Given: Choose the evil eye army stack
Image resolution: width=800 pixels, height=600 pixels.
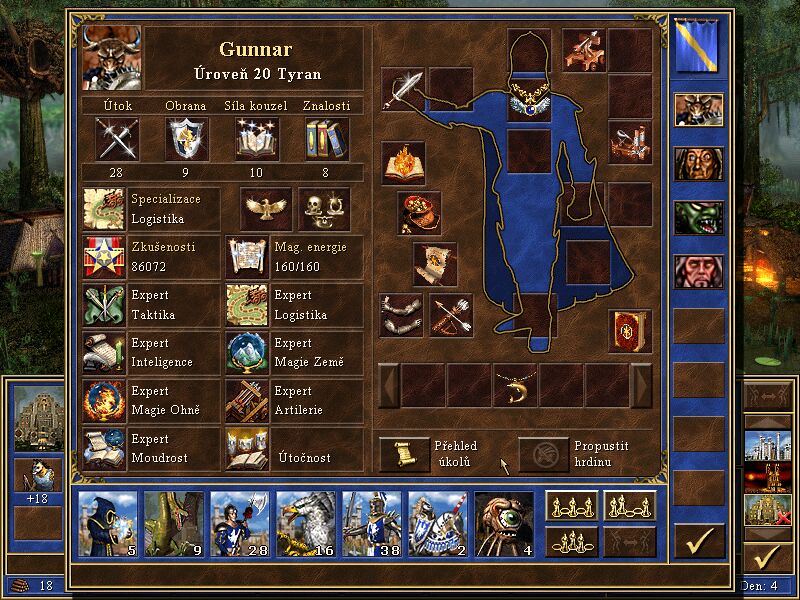Looking at the screenshot, I should coord(503,524).
